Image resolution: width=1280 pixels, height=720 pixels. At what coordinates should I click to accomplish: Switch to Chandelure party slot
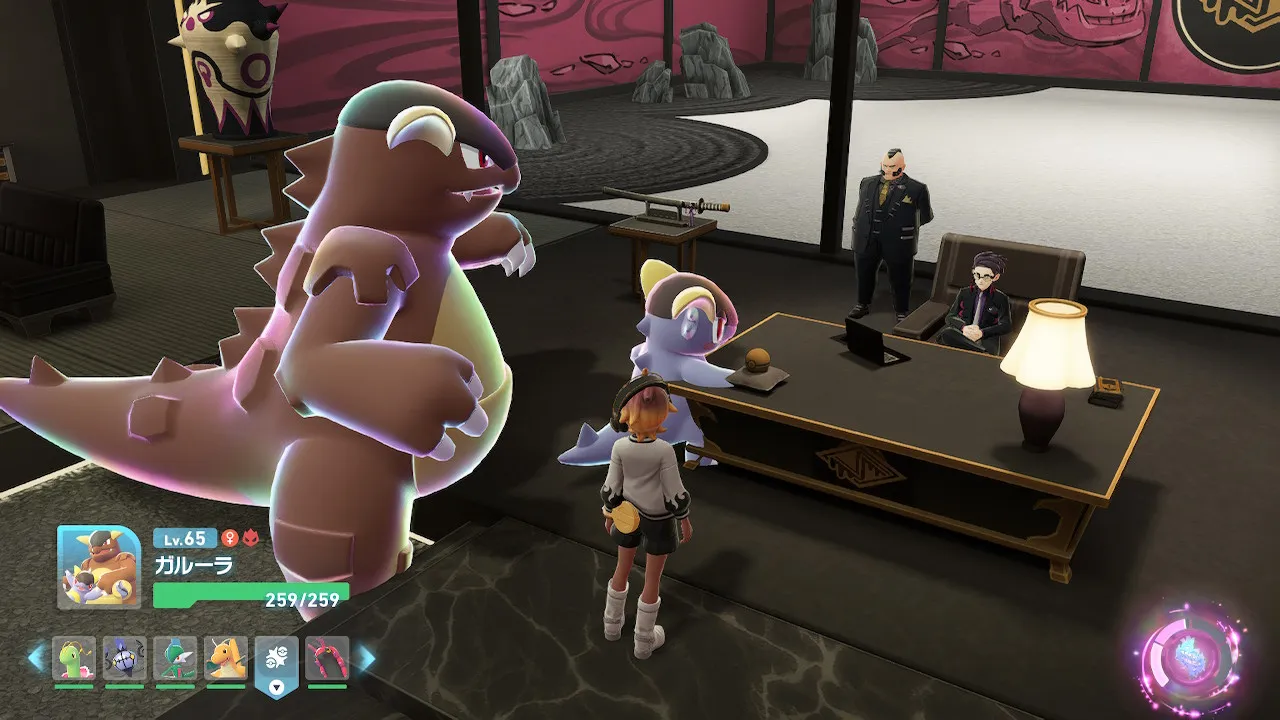(x=124, y=659)
